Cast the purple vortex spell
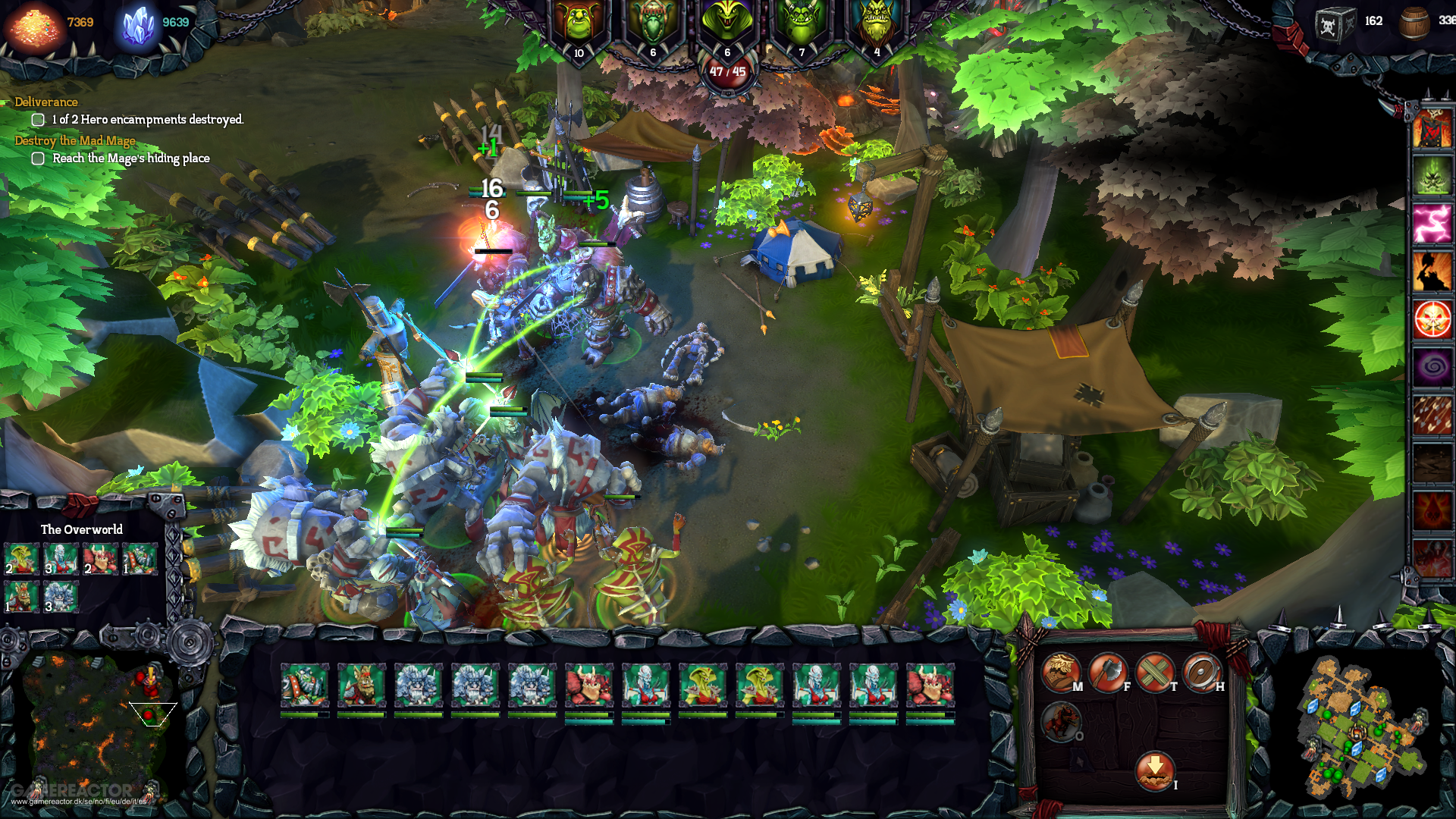The image size is (1456, 819). coord(1432,367)
